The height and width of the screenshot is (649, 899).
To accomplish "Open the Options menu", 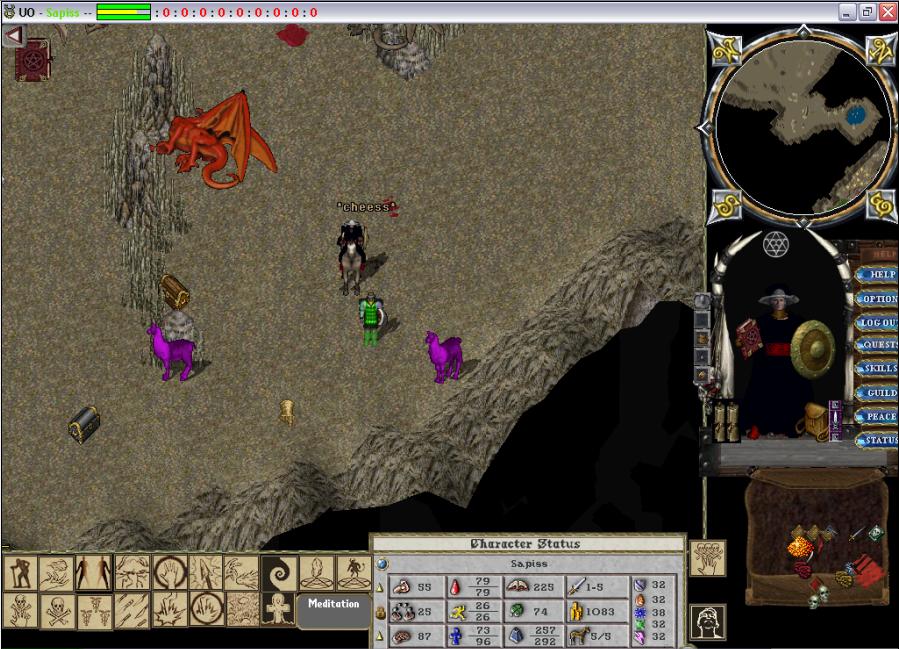I will (879, 298).
